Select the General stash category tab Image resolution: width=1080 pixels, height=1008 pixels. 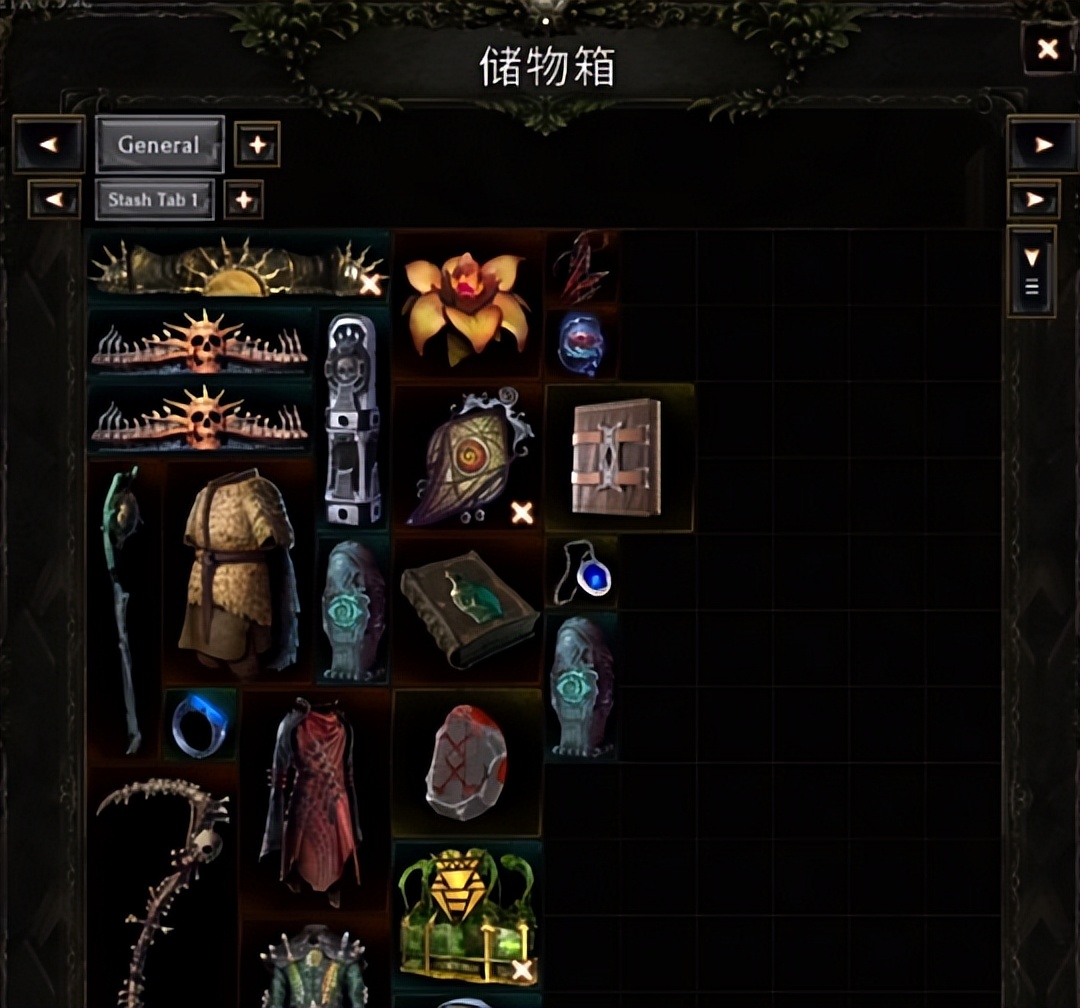(159, 145)
